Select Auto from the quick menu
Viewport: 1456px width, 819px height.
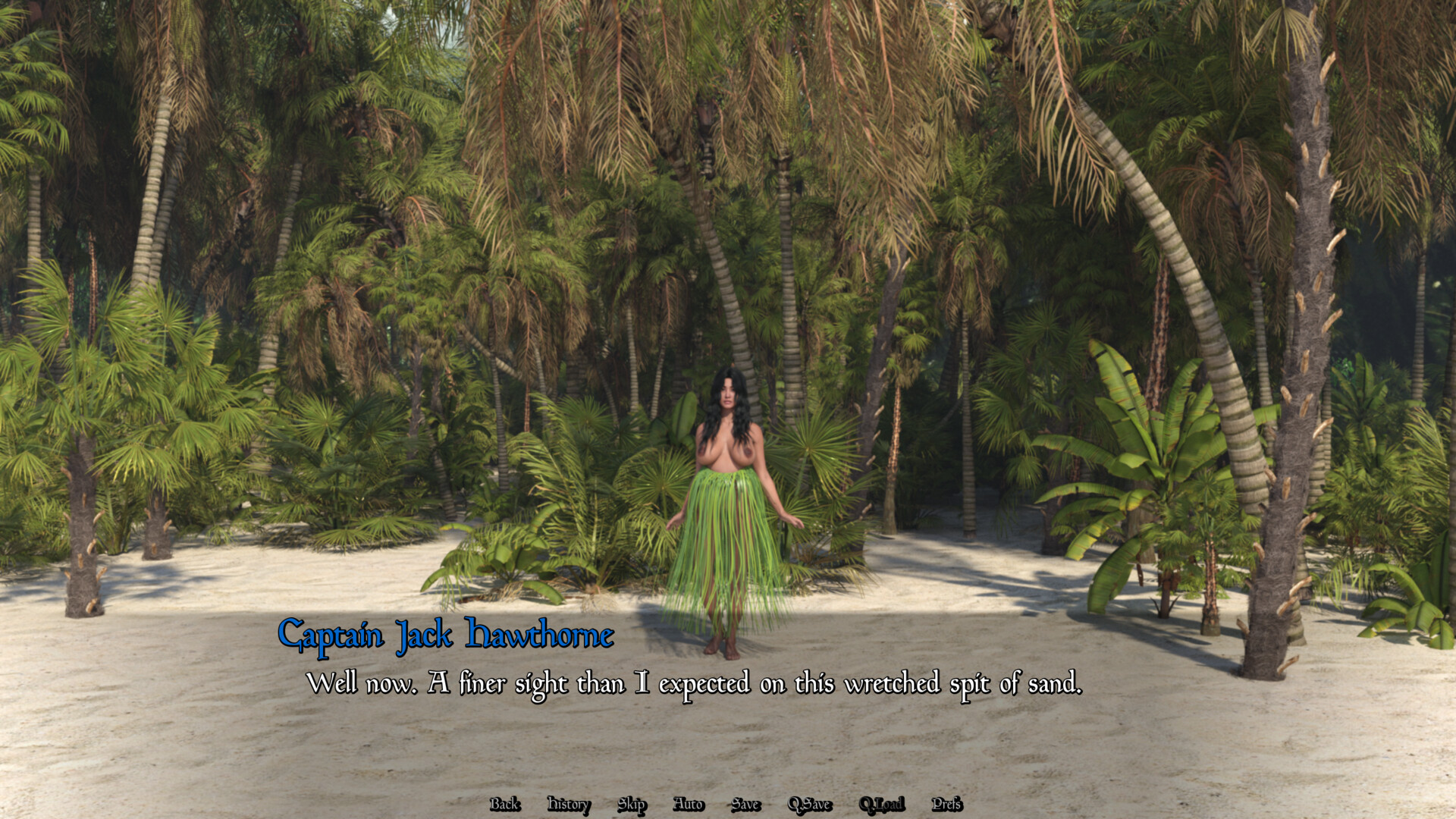click(689, 804)
